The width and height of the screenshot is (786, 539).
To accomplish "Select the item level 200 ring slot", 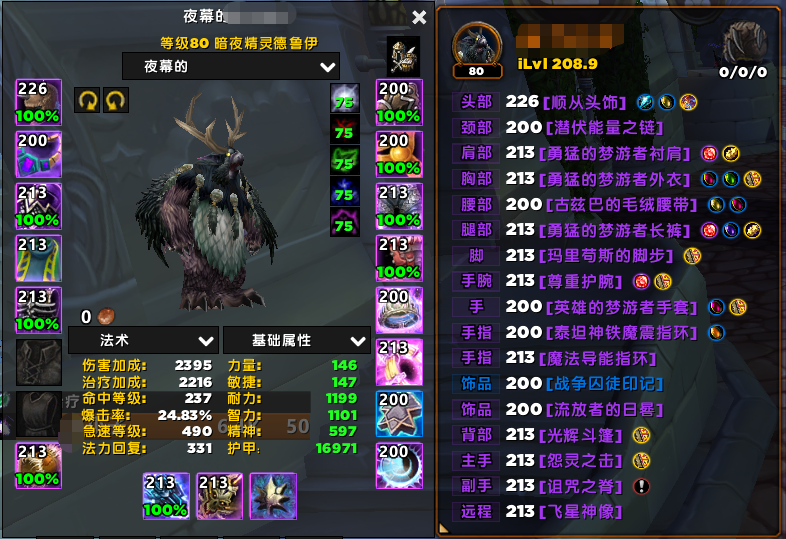I will [398, 309].
